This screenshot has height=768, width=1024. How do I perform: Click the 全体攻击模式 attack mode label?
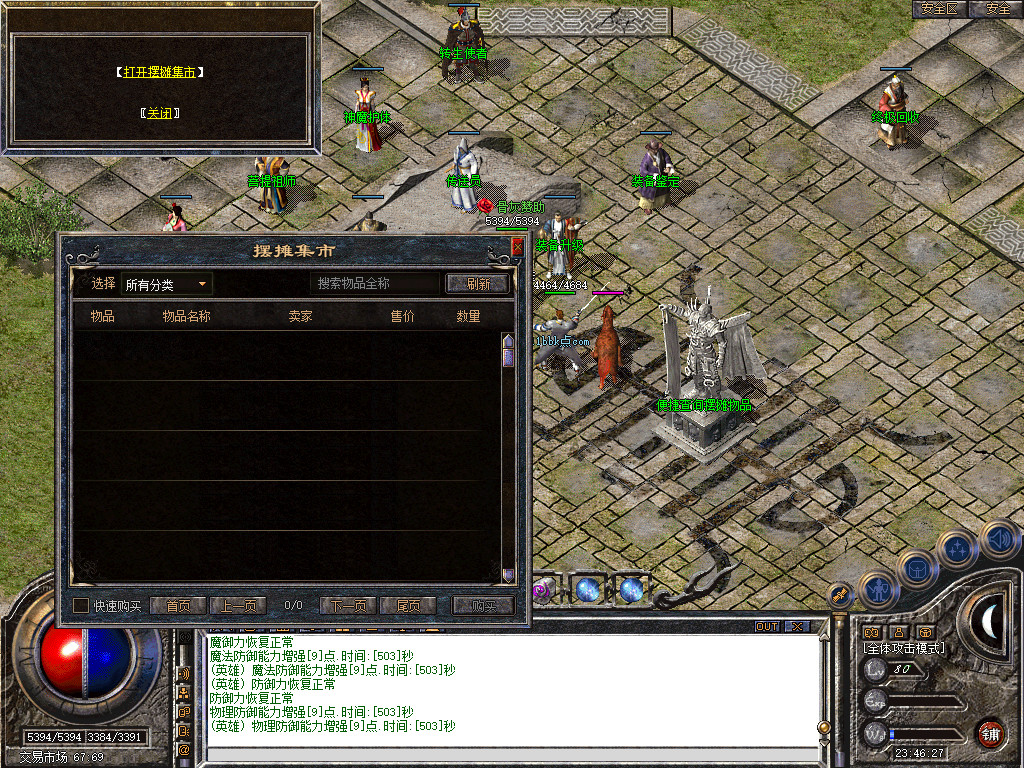[x=904, y=648]
